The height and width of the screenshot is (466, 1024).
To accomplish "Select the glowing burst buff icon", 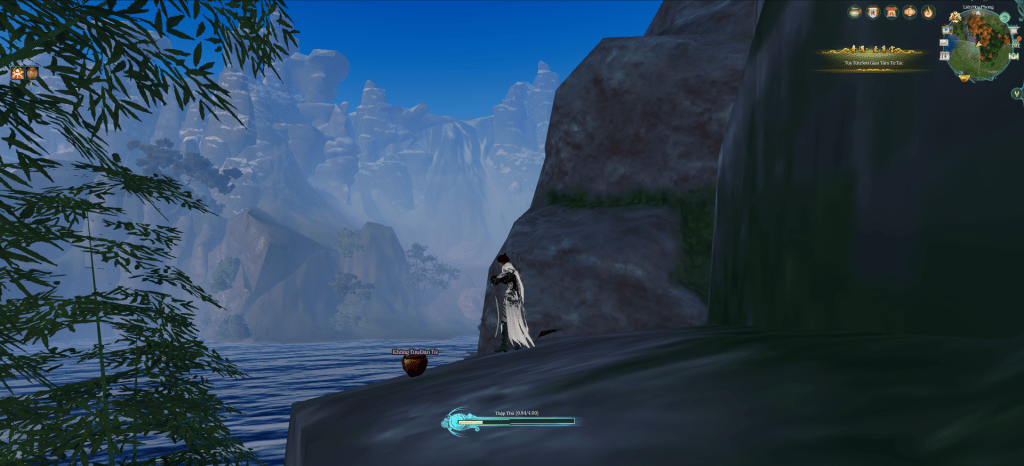I will pos(18,73).
